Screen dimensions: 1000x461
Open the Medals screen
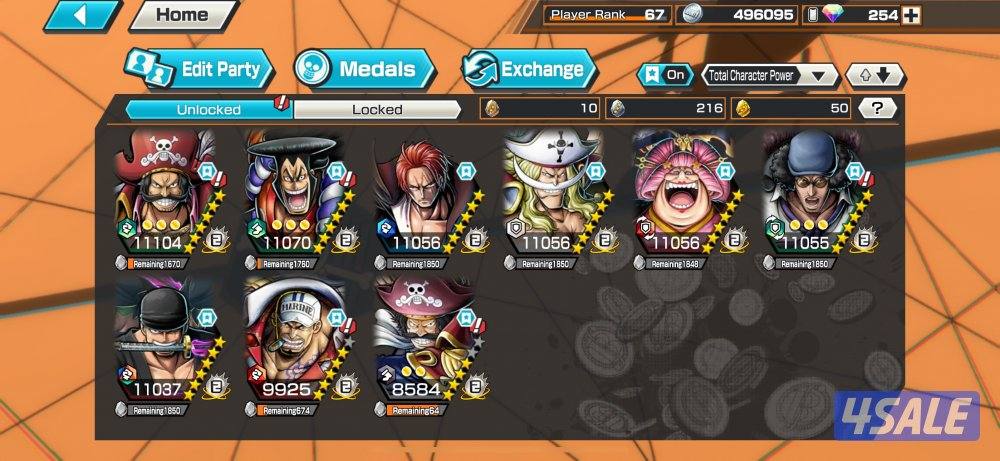coord(364,70)
